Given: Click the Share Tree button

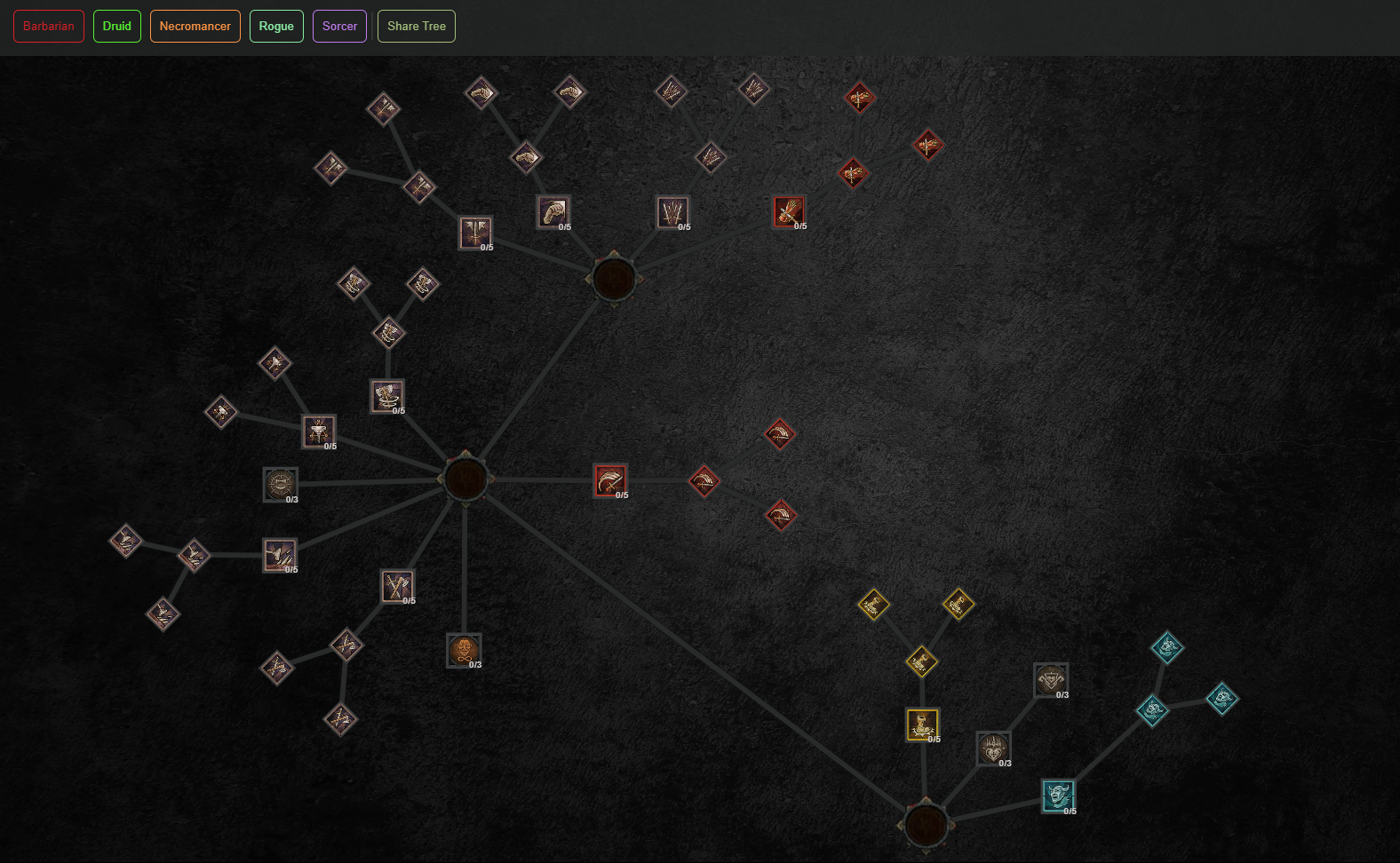Looking at the screenshot, I should coord(416,26).
